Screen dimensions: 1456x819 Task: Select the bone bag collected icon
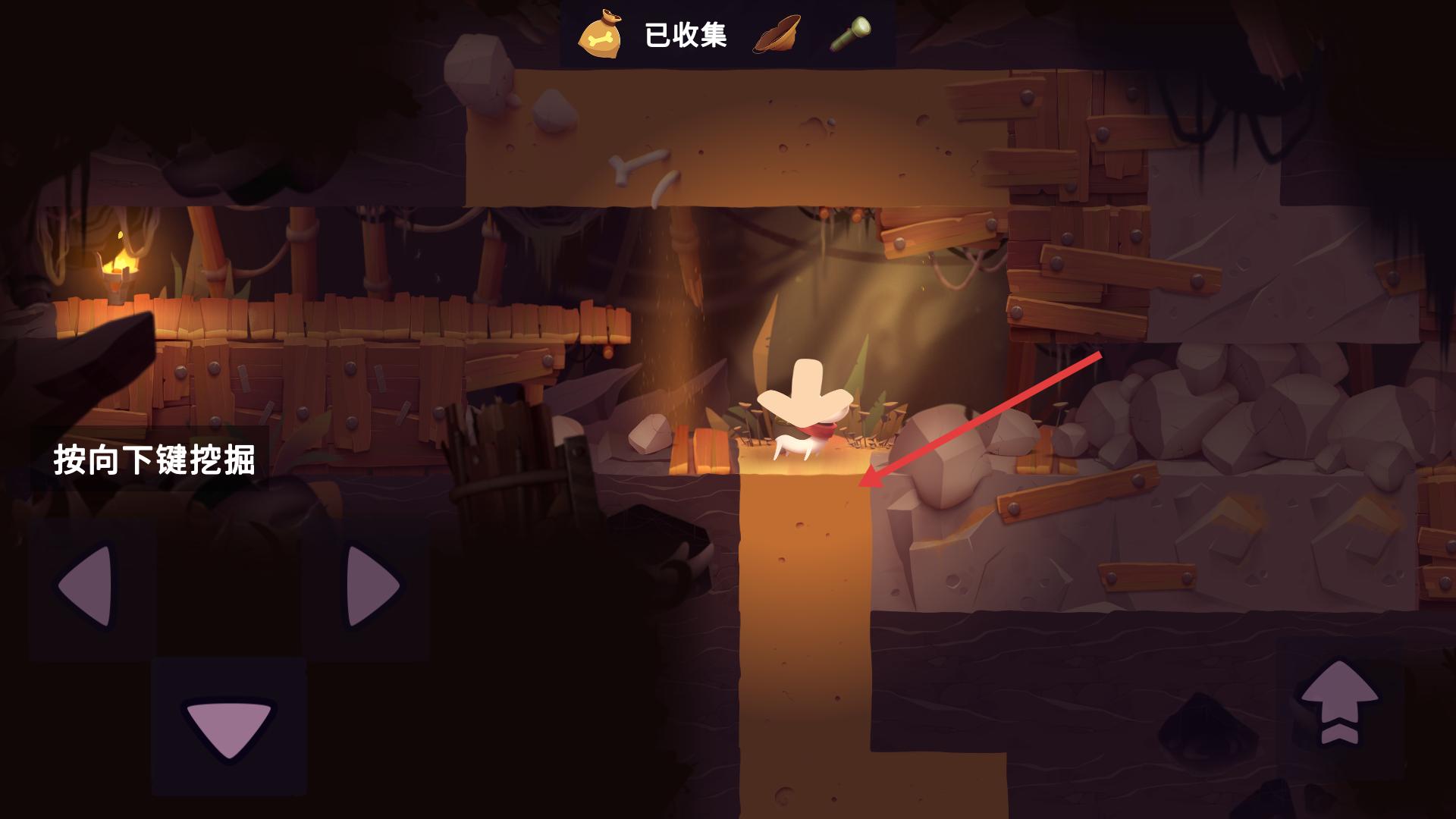(600, 36)
